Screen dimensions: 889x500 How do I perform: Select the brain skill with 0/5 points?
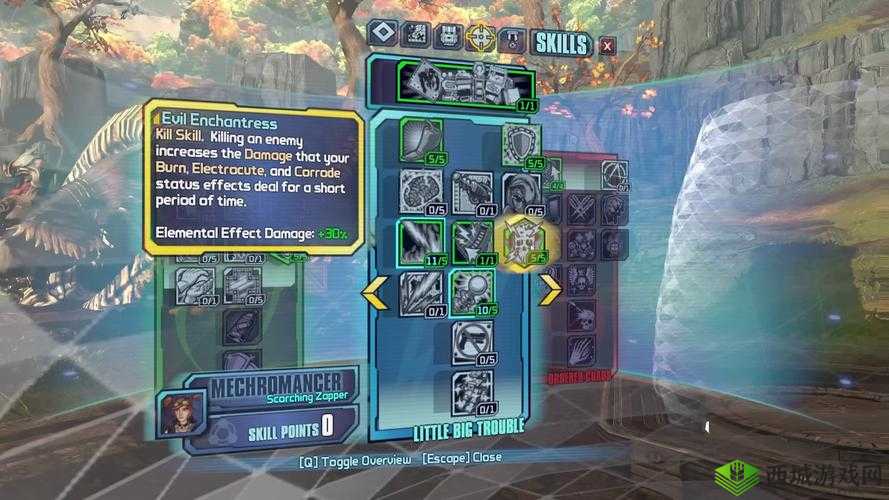click(420, 190)
